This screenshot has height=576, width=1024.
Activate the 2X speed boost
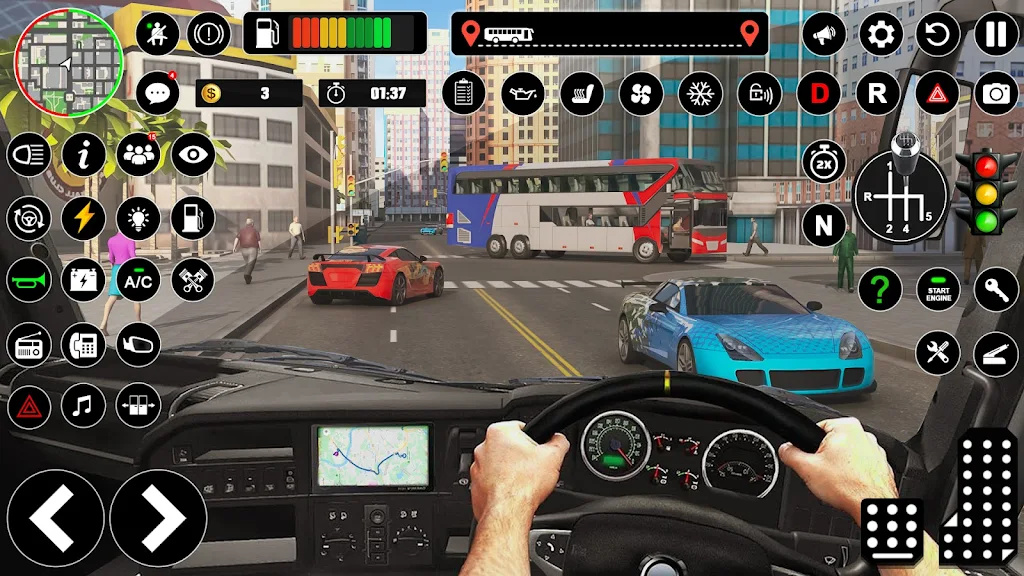coord(823,162)
